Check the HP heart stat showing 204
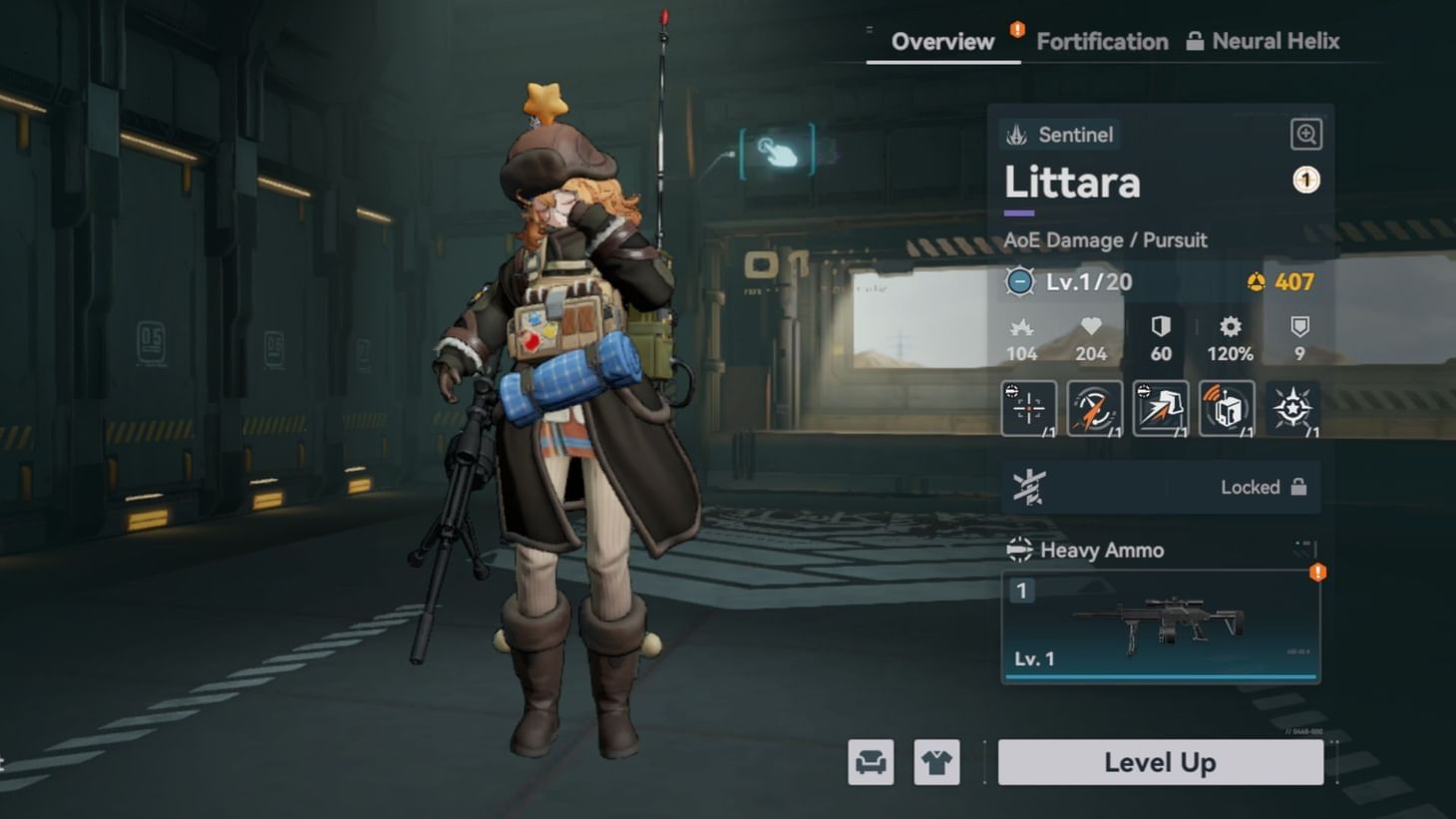Viewport: 1456px width, 819px height. 1090,339
